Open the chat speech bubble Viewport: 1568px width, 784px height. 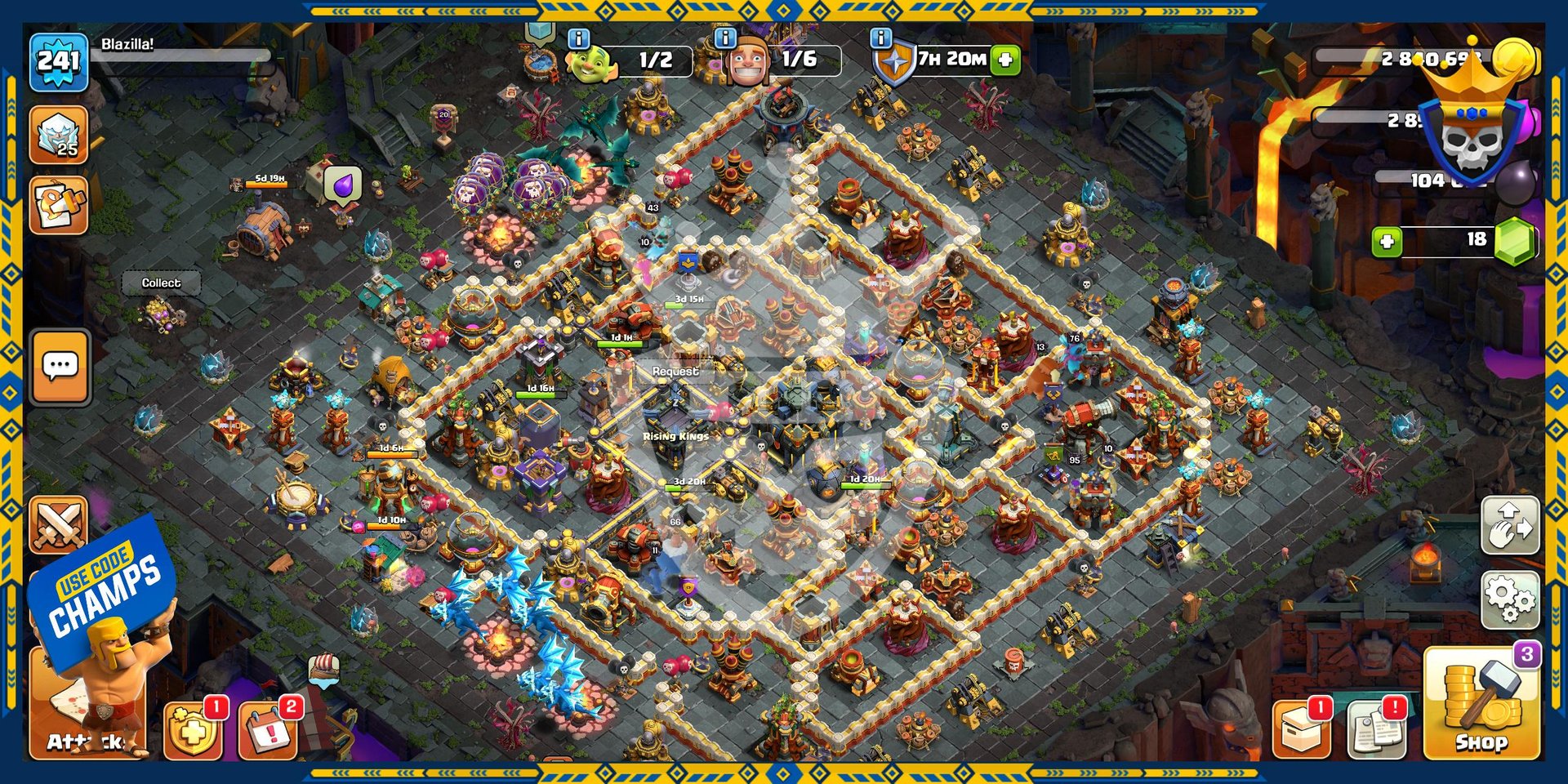pyautogui.click(x=60, y=367)
